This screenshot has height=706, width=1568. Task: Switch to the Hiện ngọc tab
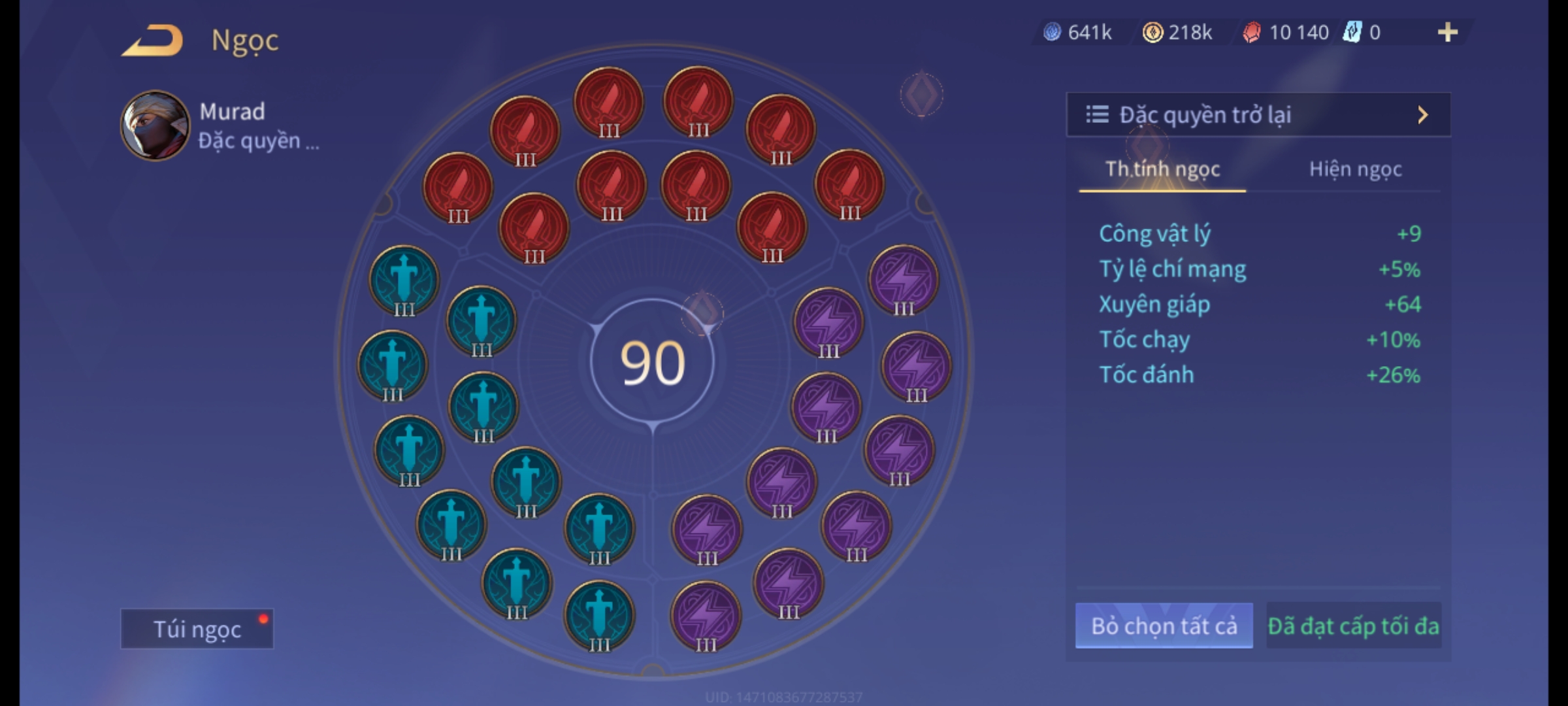[1355, 169]
